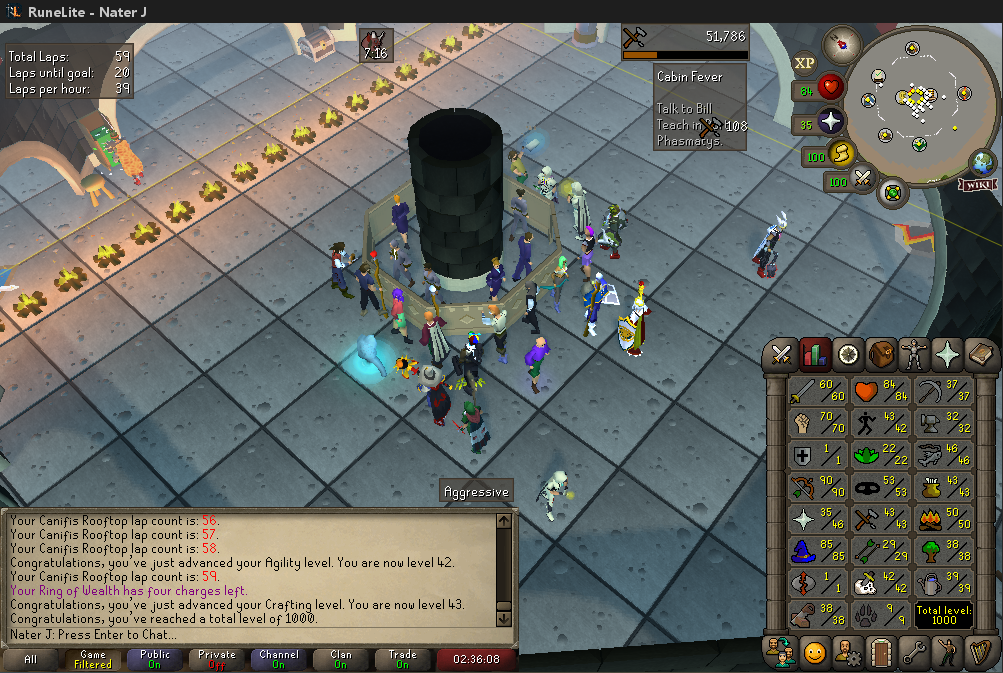This screenshot has width=1003, height=673.
Task: Switch chat to the Public tab
Action: (x=155, y=660)
